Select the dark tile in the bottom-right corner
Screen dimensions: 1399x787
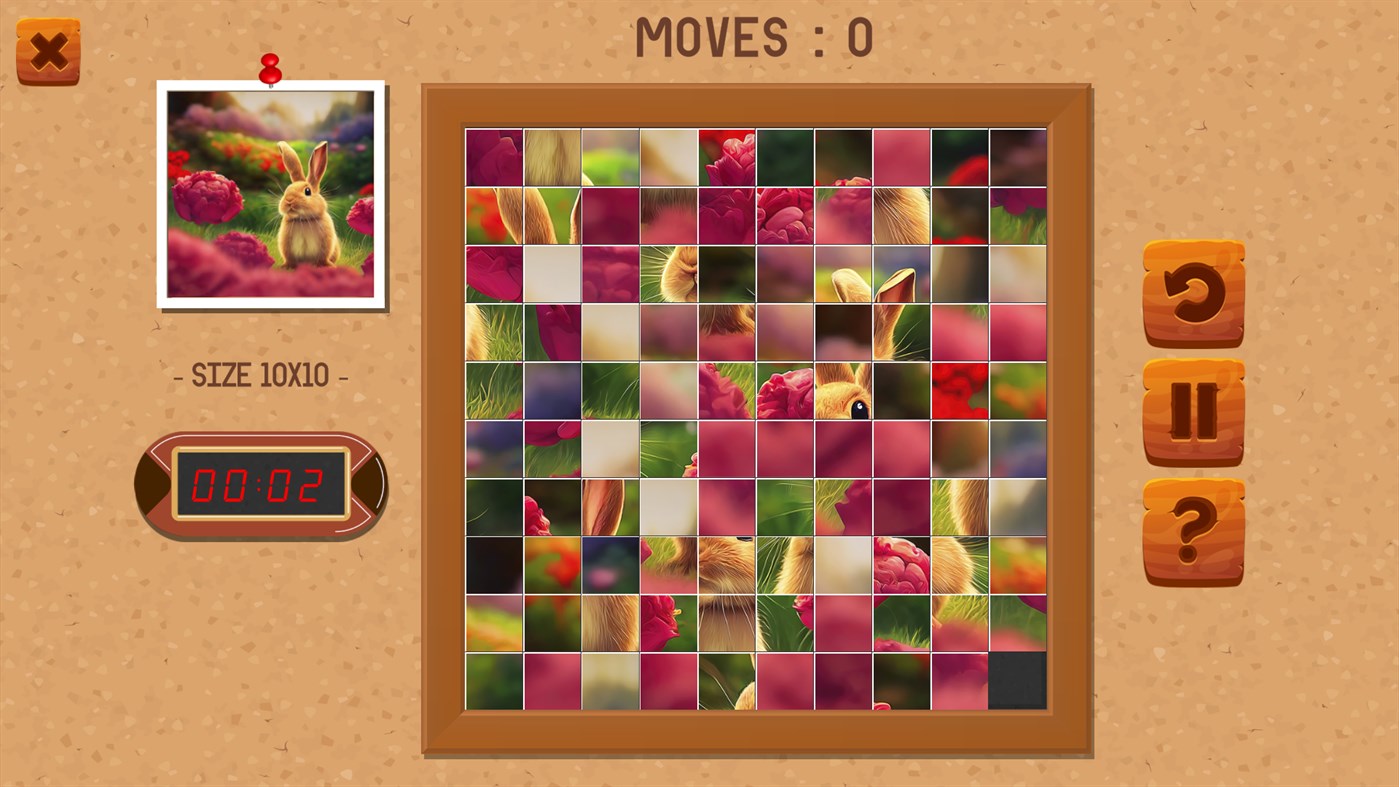[x=1017, y=680]
